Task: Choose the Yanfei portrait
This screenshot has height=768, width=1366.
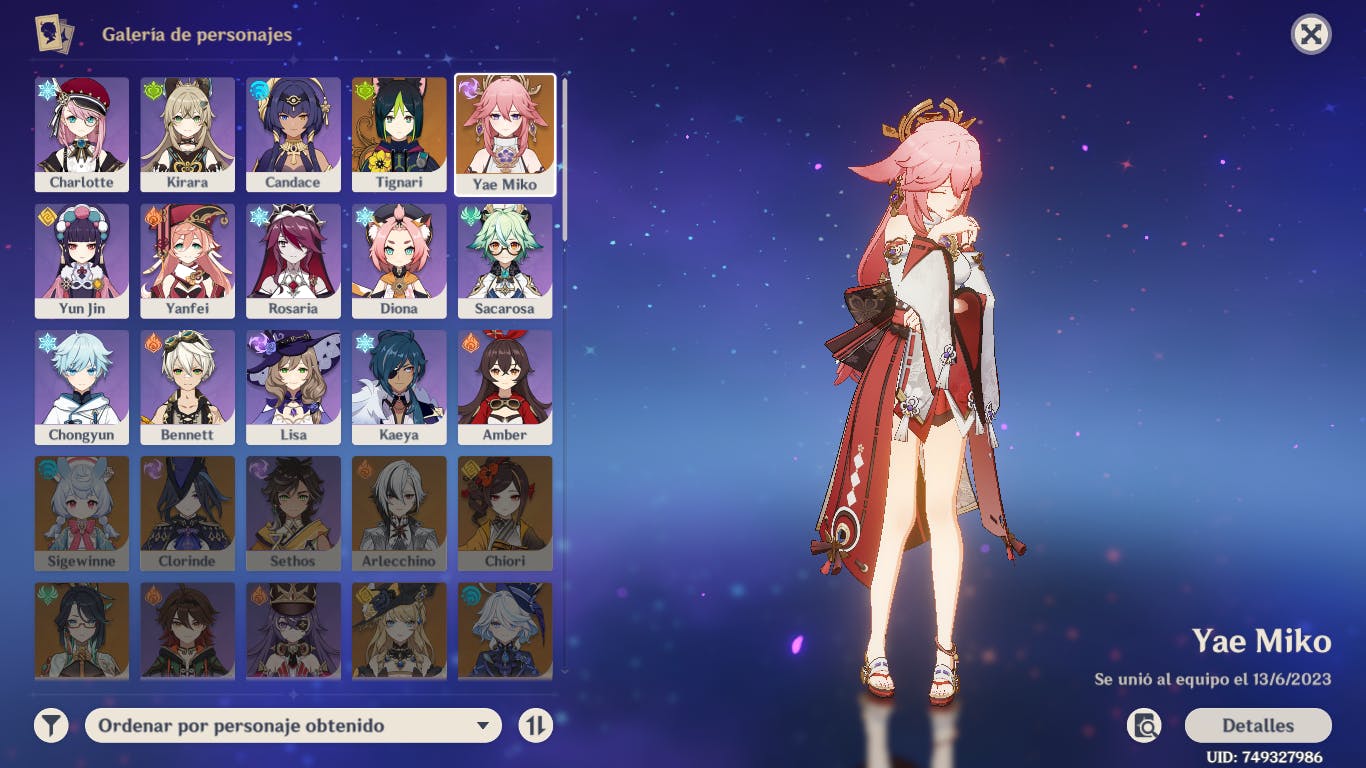Action: point(188,260)
